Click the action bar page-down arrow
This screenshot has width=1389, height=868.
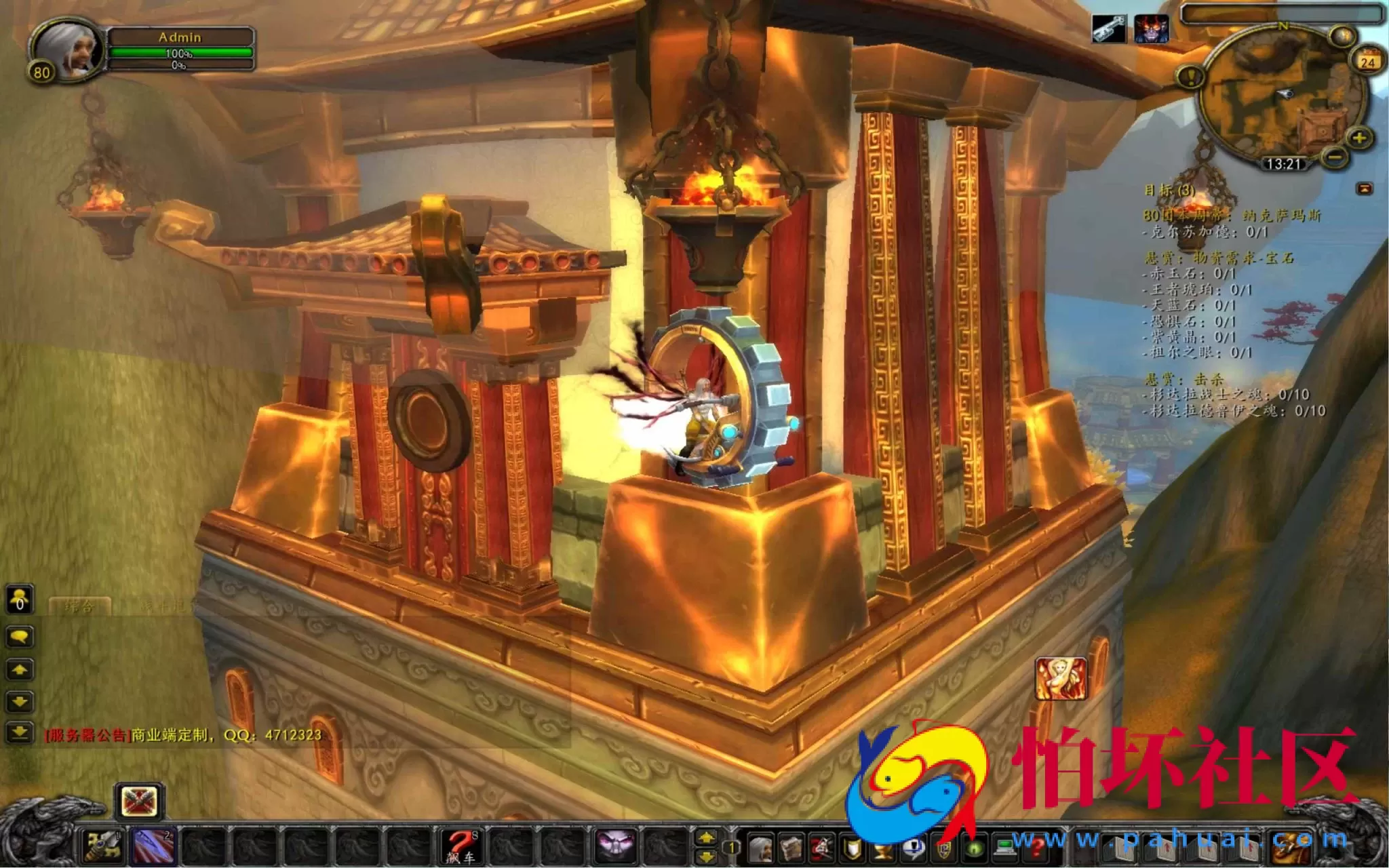[x=705, y=856]
